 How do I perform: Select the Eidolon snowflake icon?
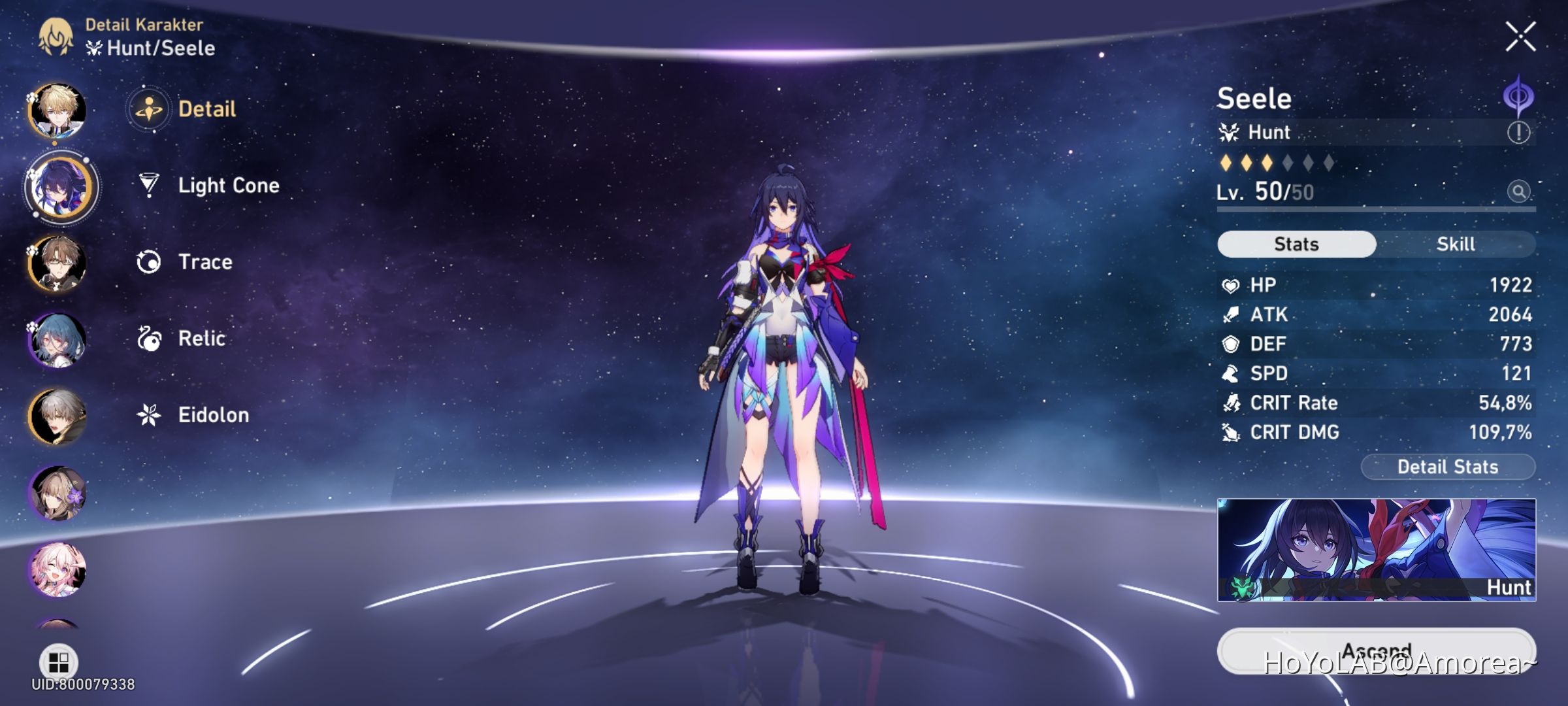pyautogui.click(x=149, y=415)
